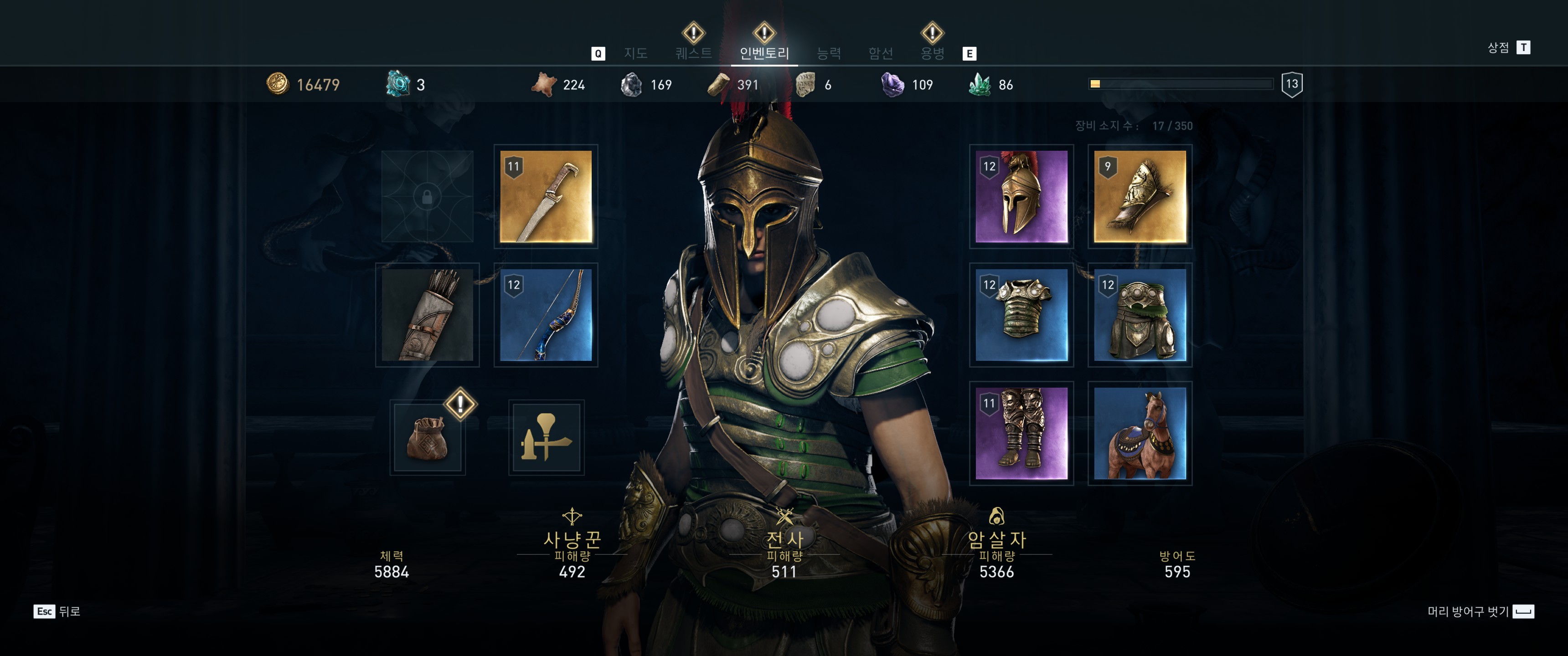This screenshot has width=1568, height=656.
Task: Select the green chest armor slot
Action: coord(1021,315)
